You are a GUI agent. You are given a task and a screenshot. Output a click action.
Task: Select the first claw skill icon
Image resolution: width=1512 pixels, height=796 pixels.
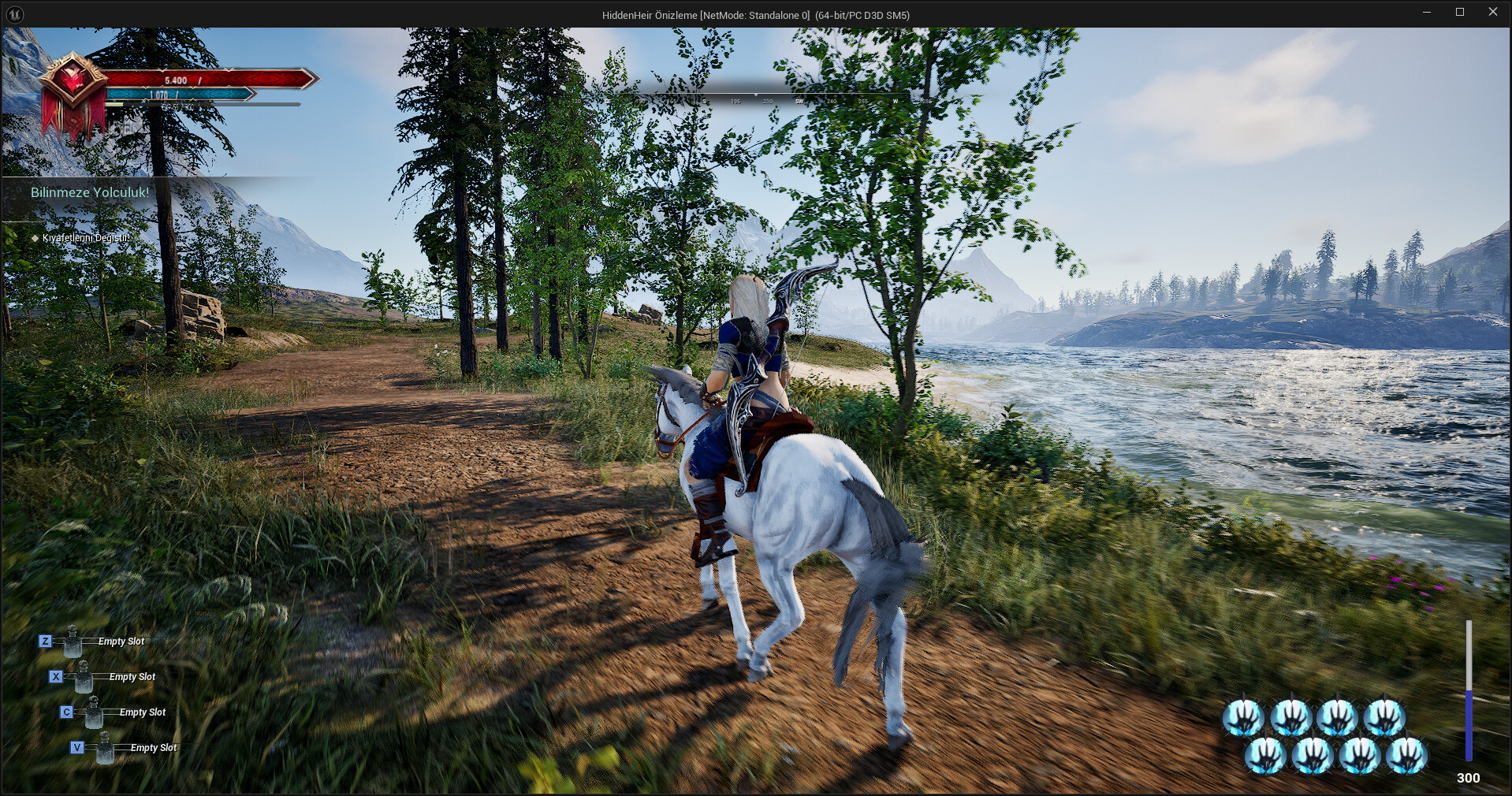click(1243, 716)
